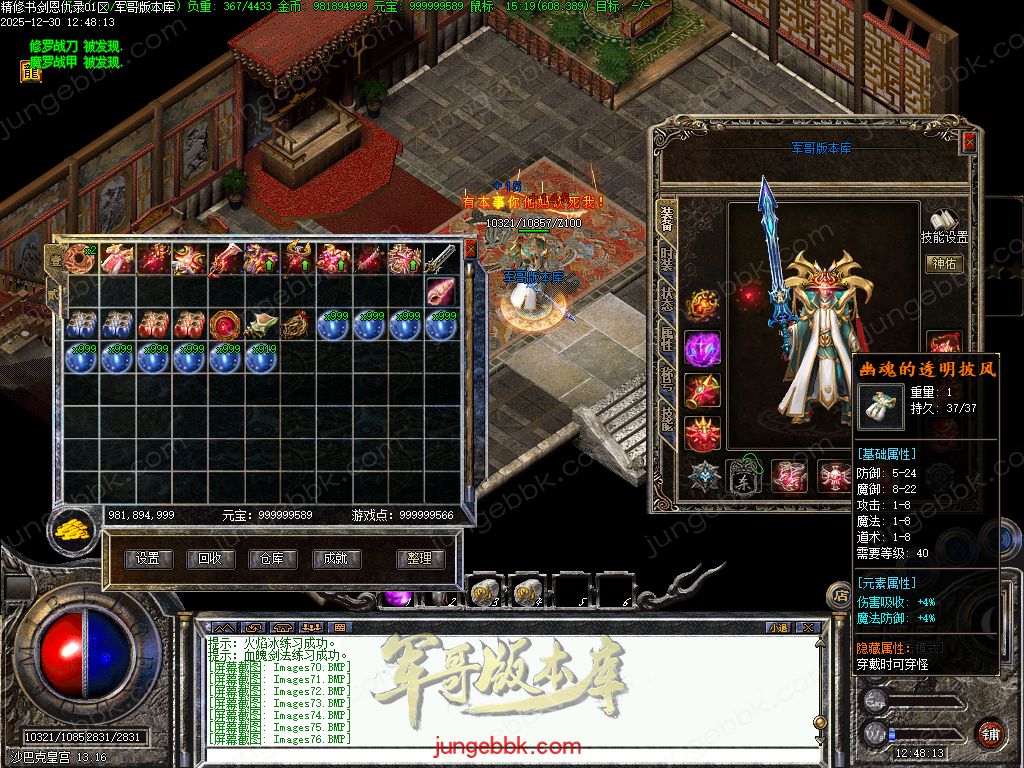Click the gold ingots pile icon

[71, 527]
